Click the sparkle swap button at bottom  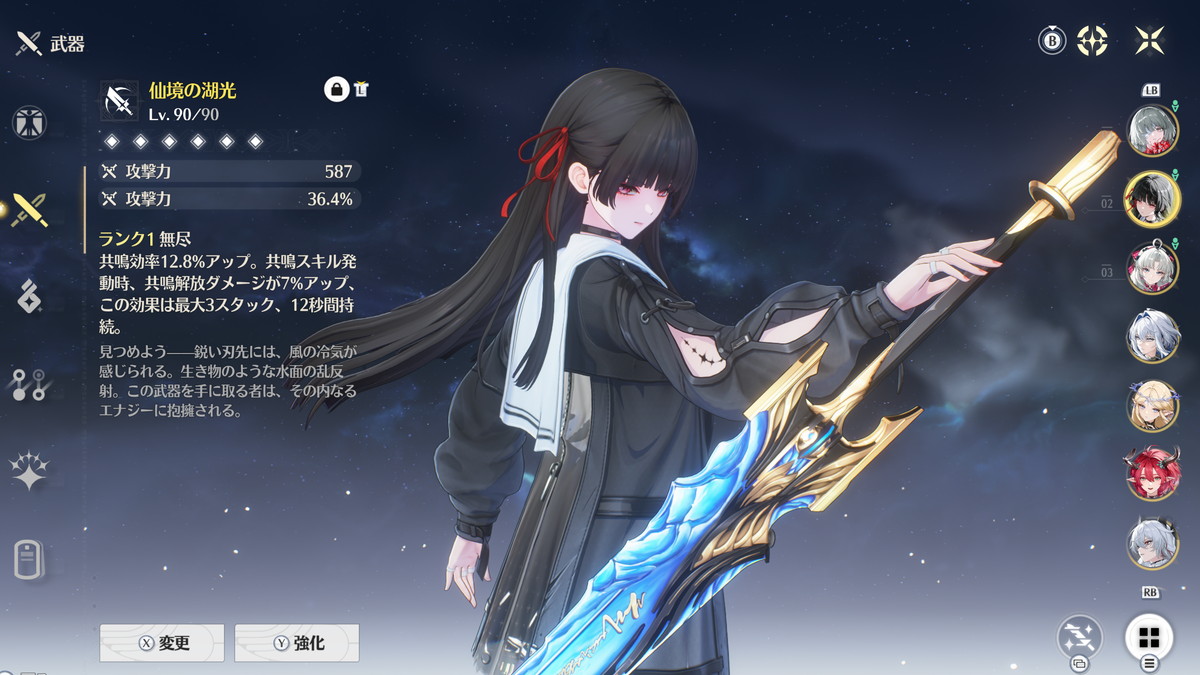[1080, 637]
